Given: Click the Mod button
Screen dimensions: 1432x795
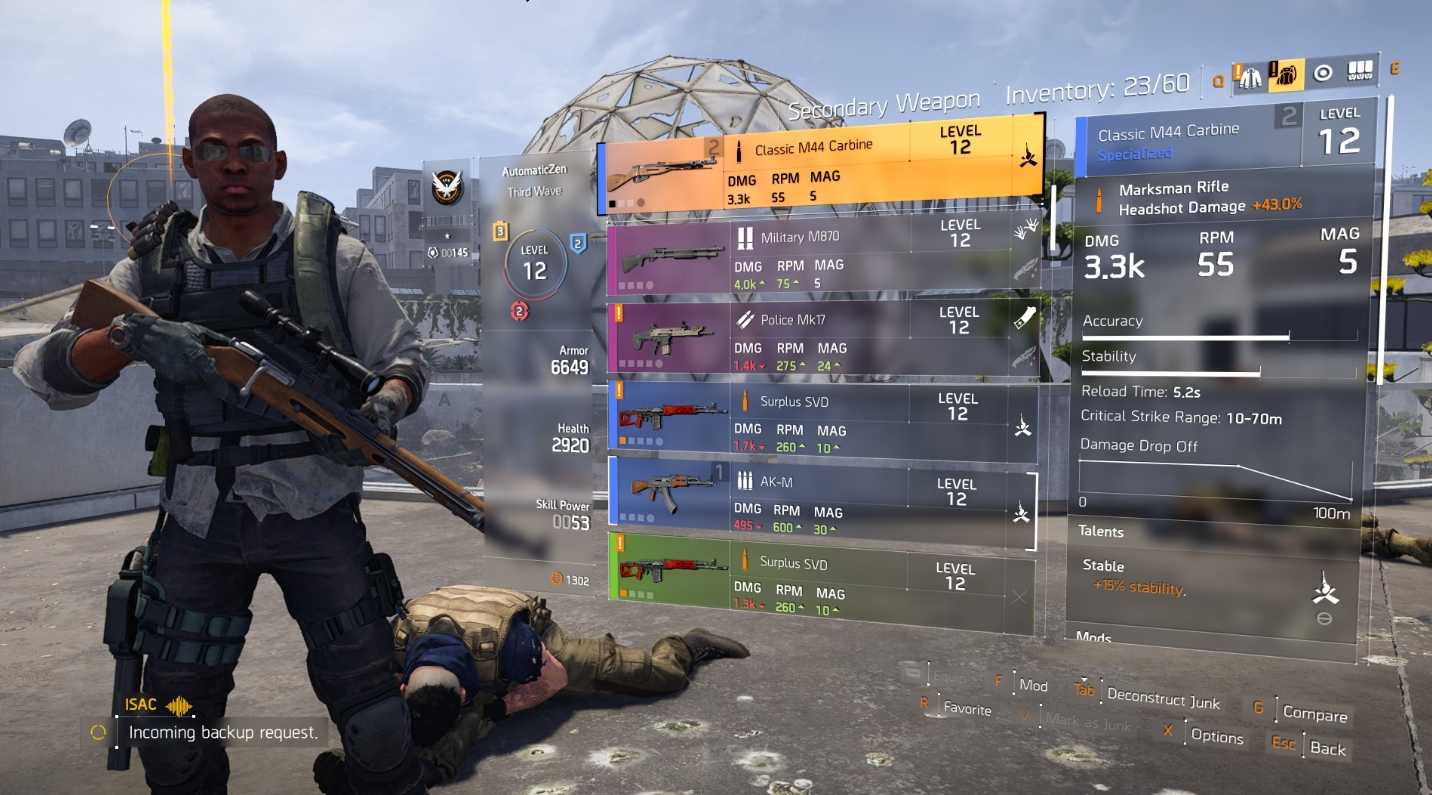Looking at the screenshot, I should [x=1033, y=685].
